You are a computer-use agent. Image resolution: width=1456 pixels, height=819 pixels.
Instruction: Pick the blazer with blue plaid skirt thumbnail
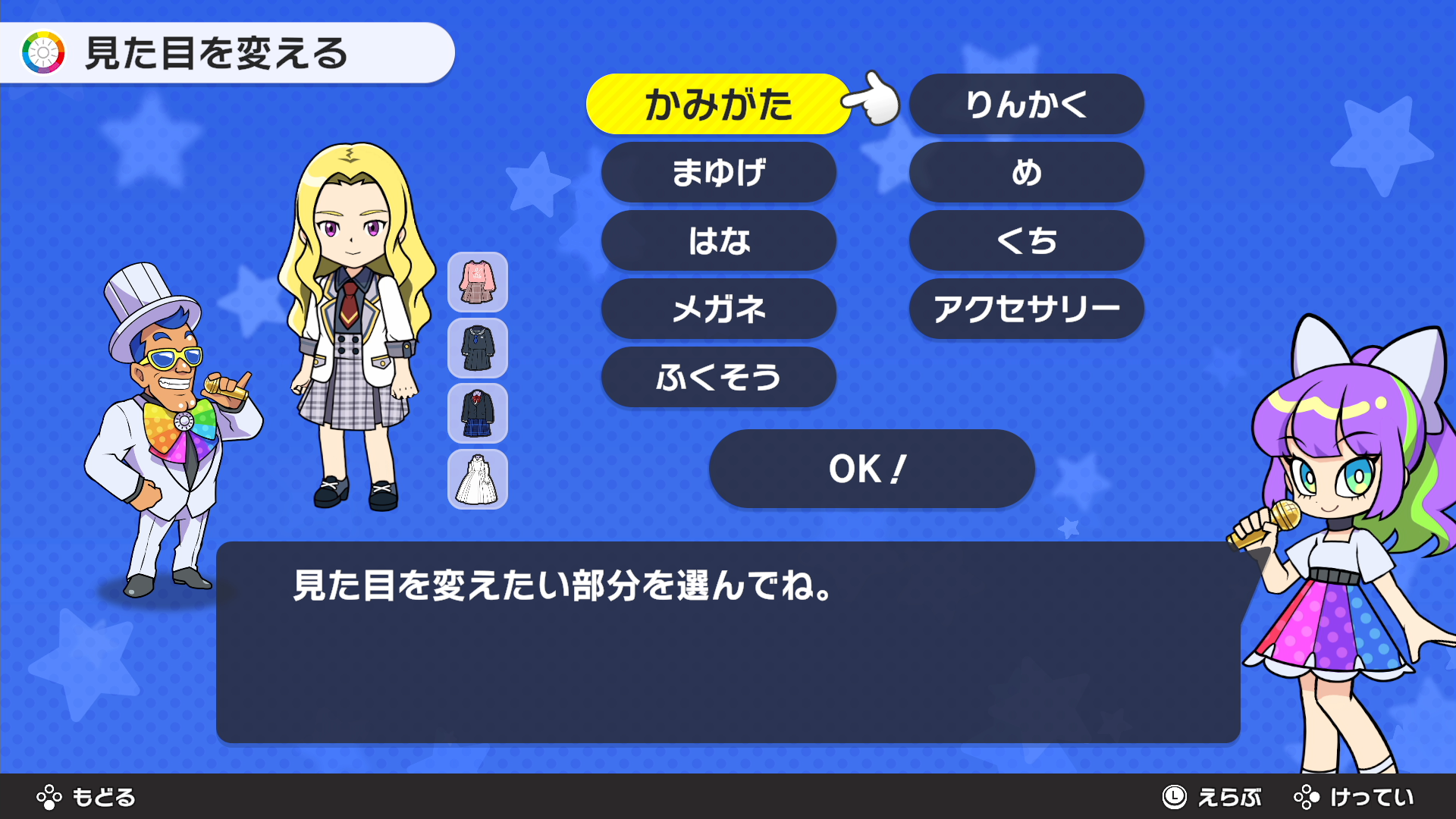click(x=477, y=413)
